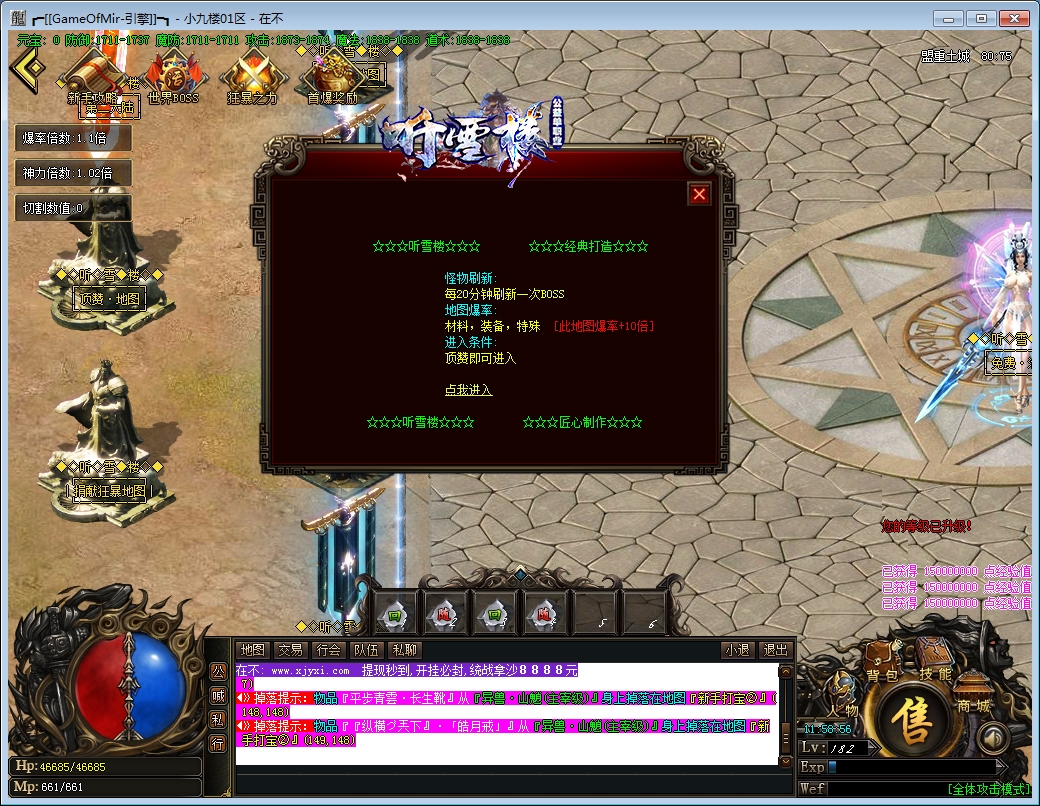Image resolution: width=1040 pixels, height=806 pixels.
Task: Maximize the game window
Action: point(982,17)
